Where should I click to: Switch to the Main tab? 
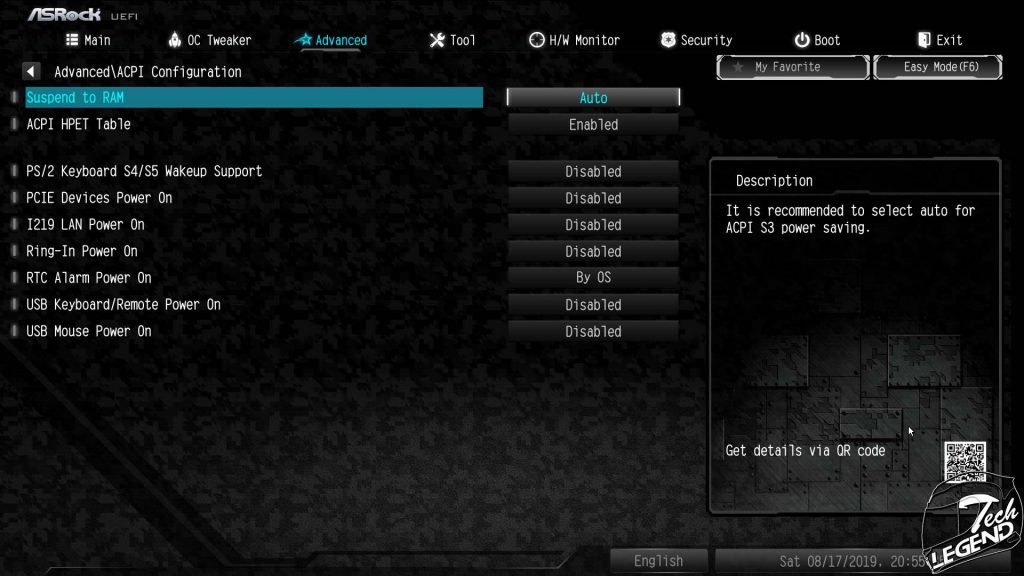point(88,40)
